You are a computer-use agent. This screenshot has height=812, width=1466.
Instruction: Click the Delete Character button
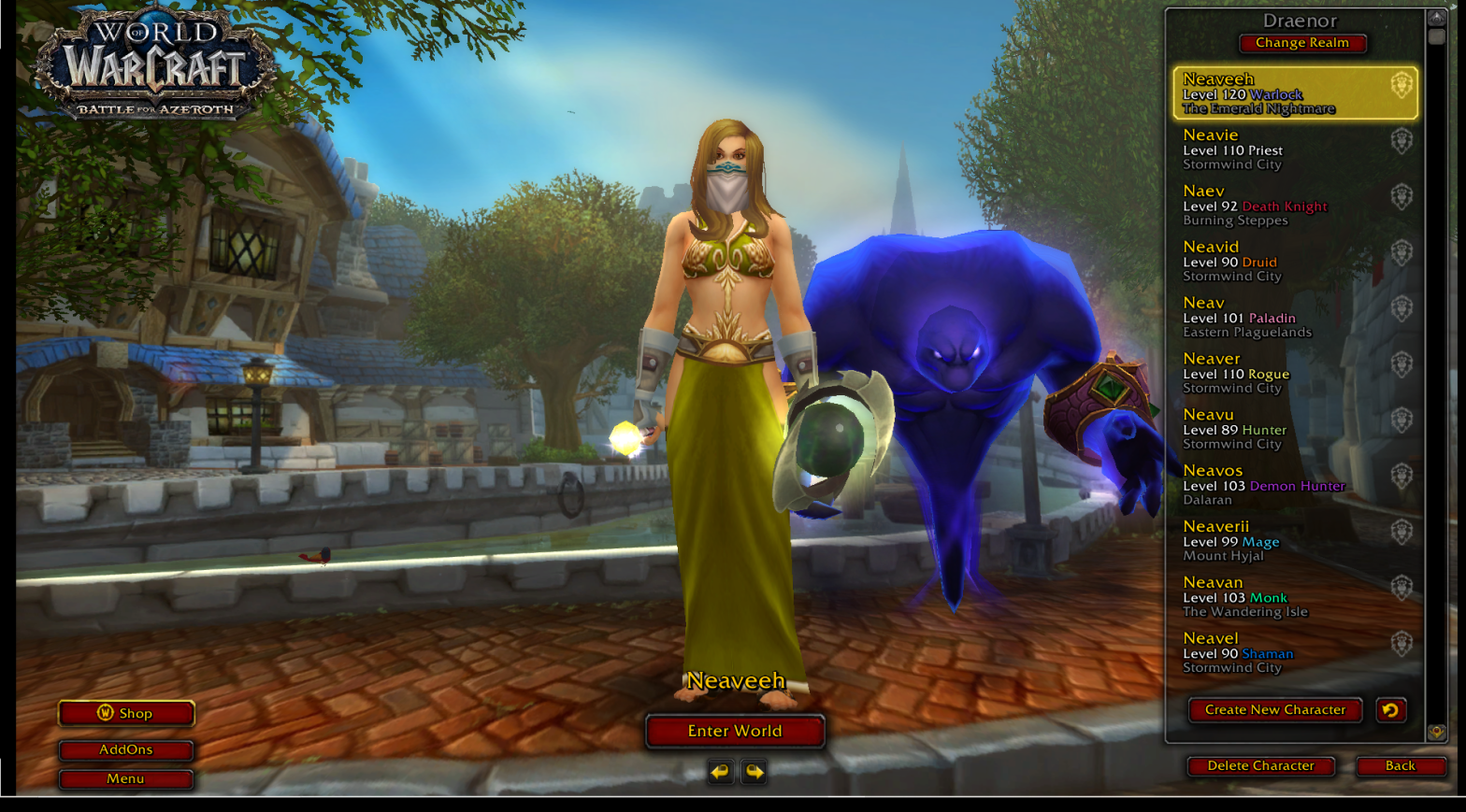tap(1260, 766)
